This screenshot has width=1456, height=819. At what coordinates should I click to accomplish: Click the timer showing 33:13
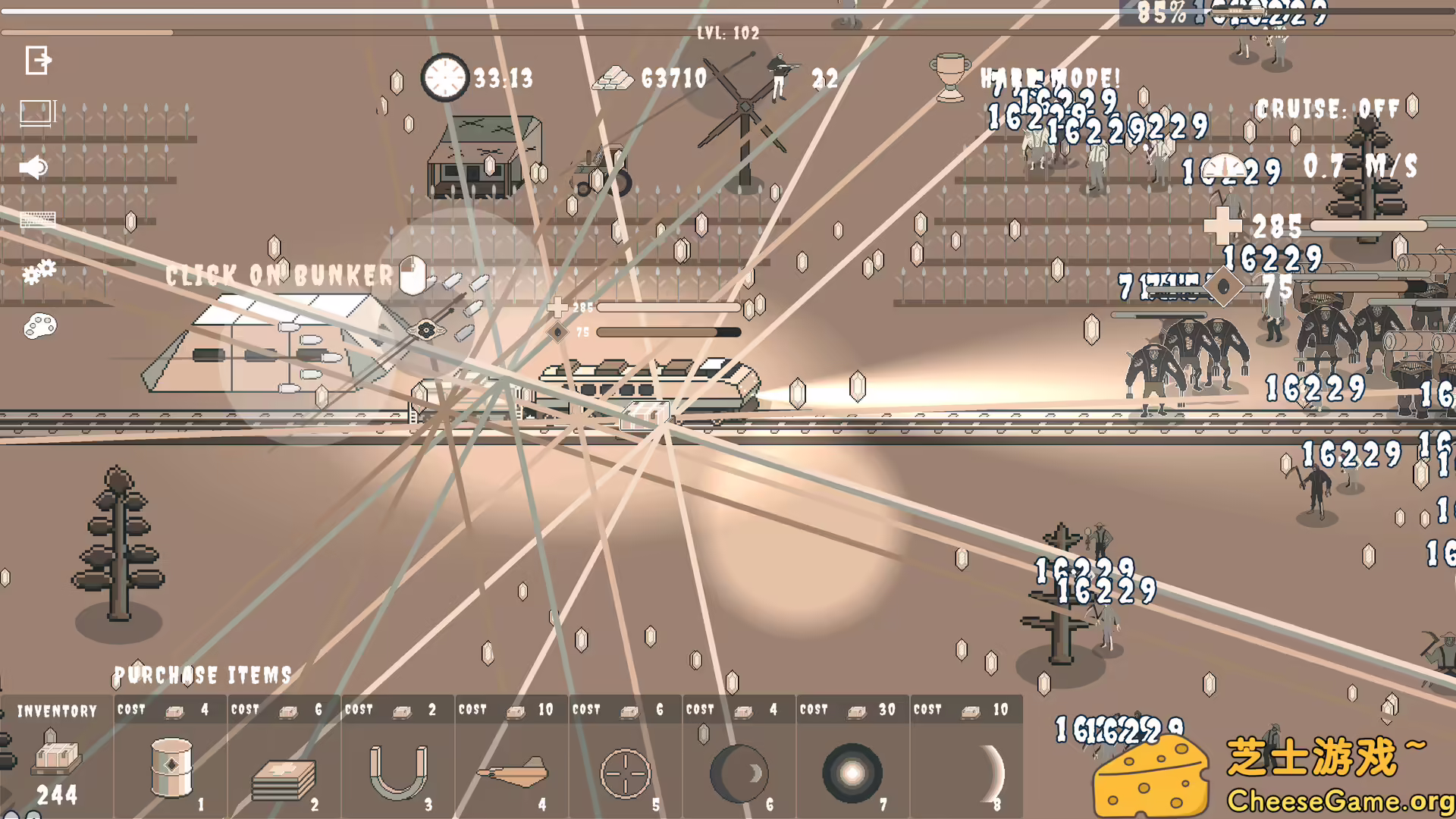coord(444,78)
